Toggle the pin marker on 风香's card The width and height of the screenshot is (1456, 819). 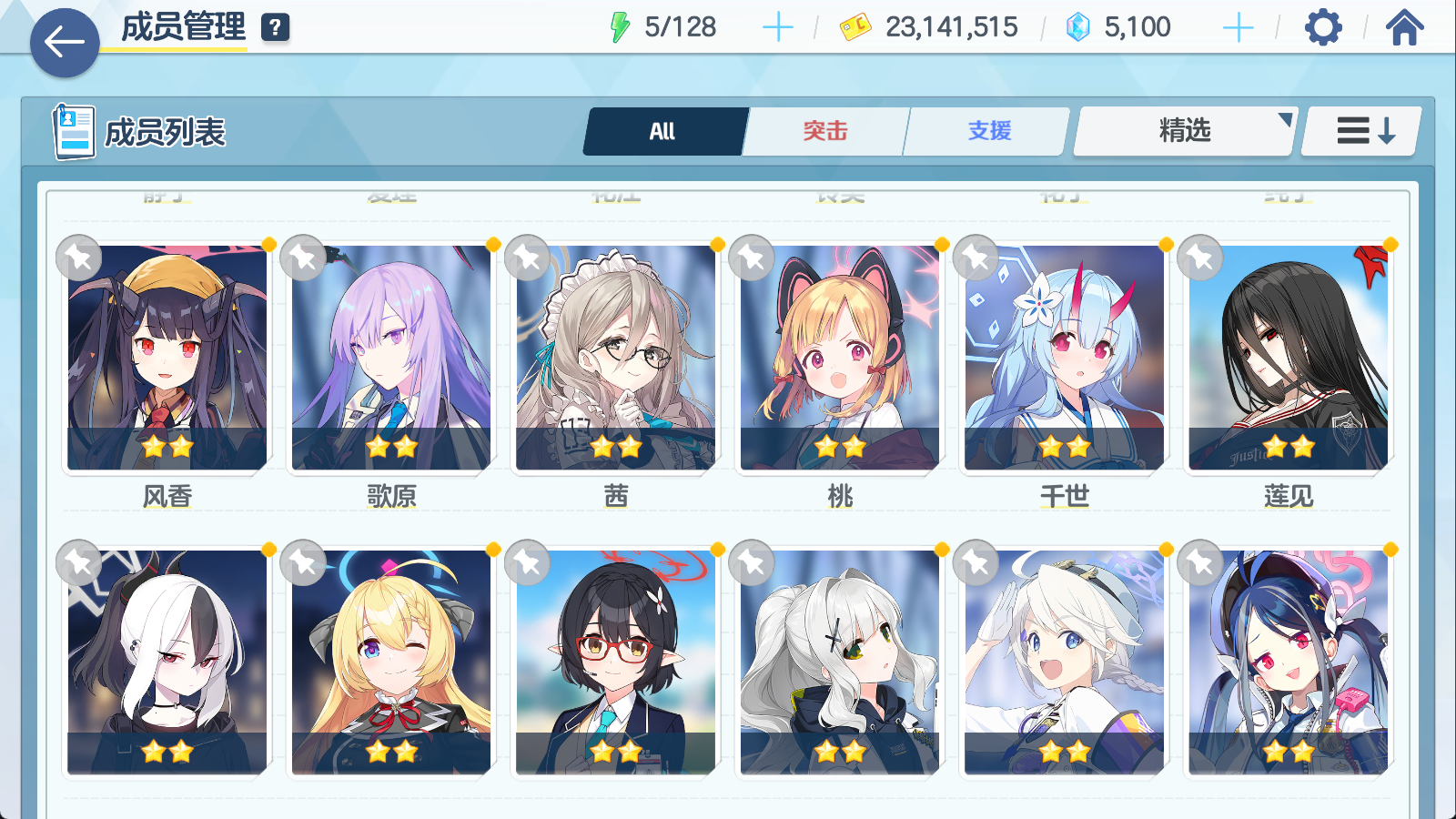(x=78, y=258)
